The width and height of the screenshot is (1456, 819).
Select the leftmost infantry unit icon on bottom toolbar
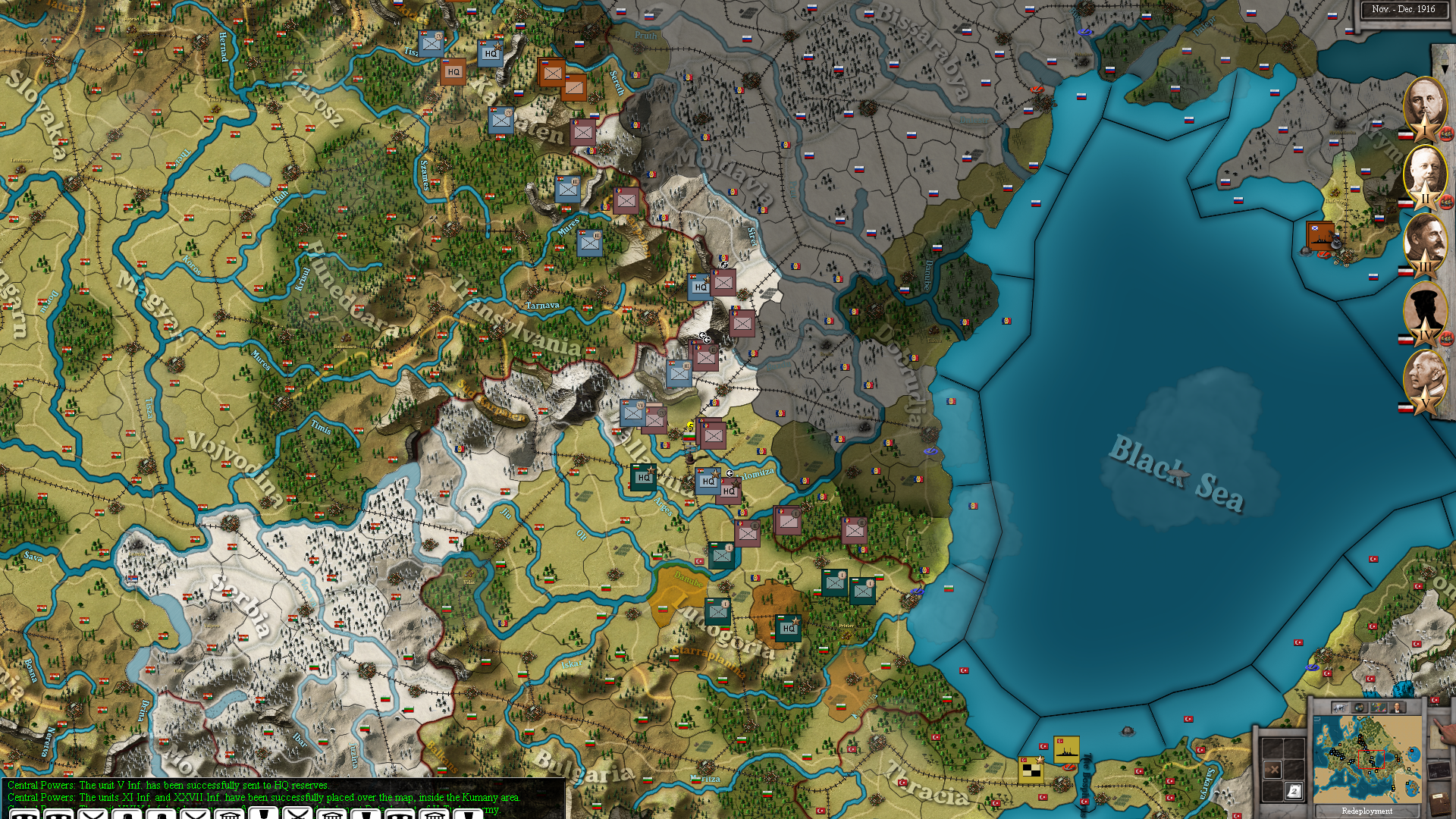coord(23,815)
